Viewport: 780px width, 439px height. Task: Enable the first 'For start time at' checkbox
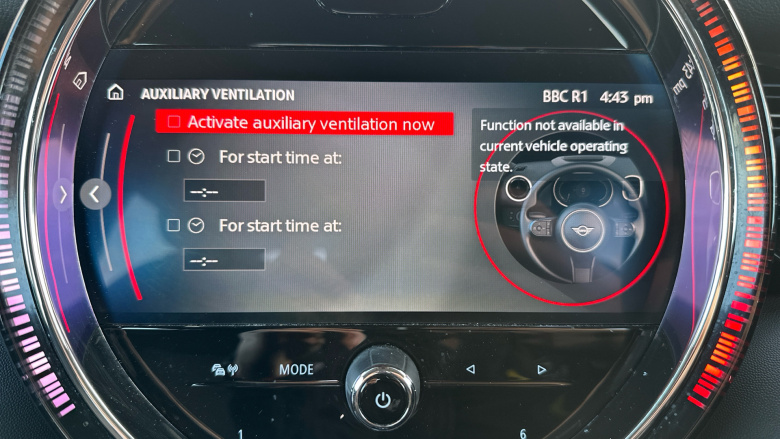pyautogui.click(x=174, y=157)
